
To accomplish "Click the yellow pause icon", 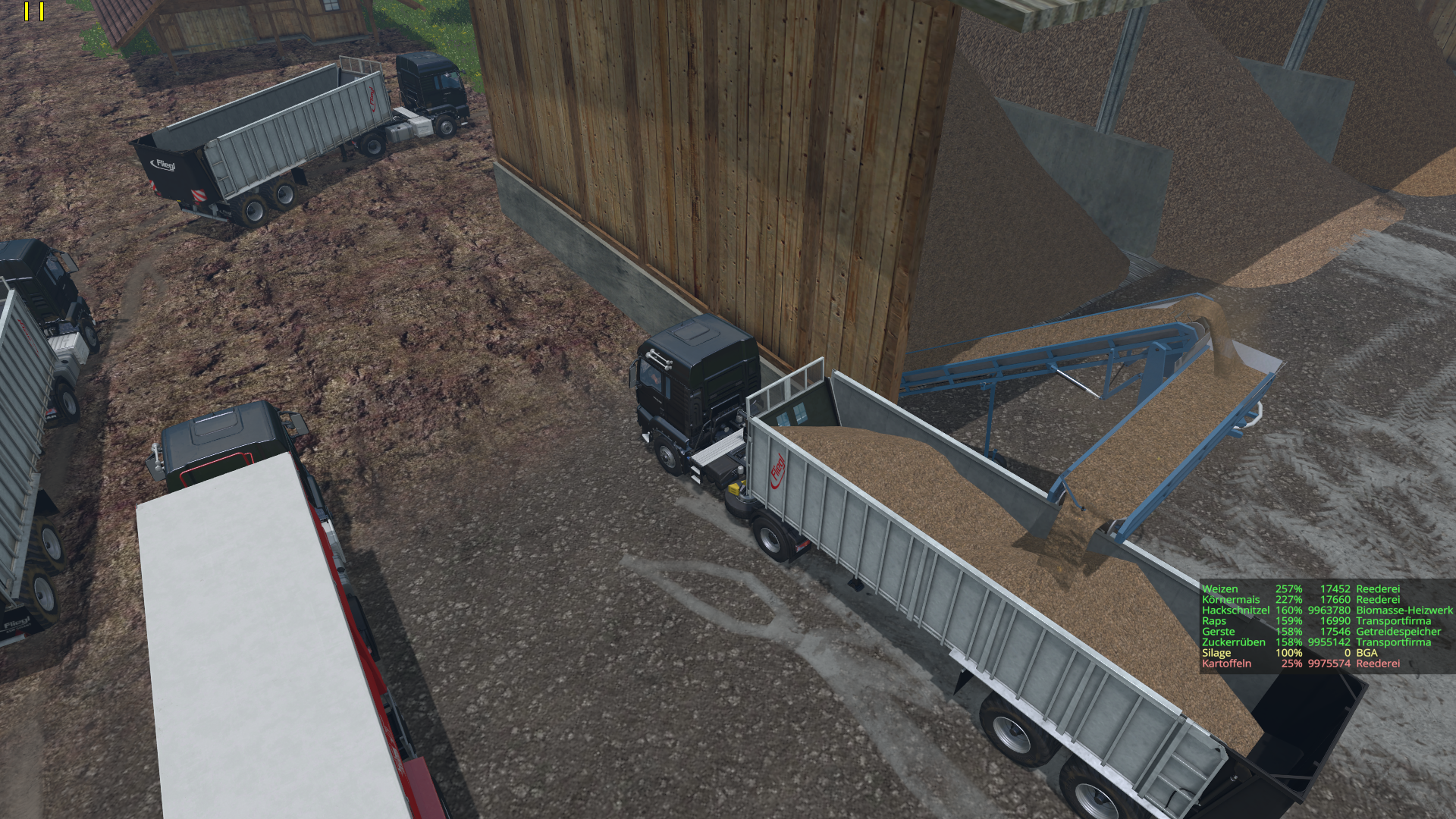I will (x=34, y=11).
